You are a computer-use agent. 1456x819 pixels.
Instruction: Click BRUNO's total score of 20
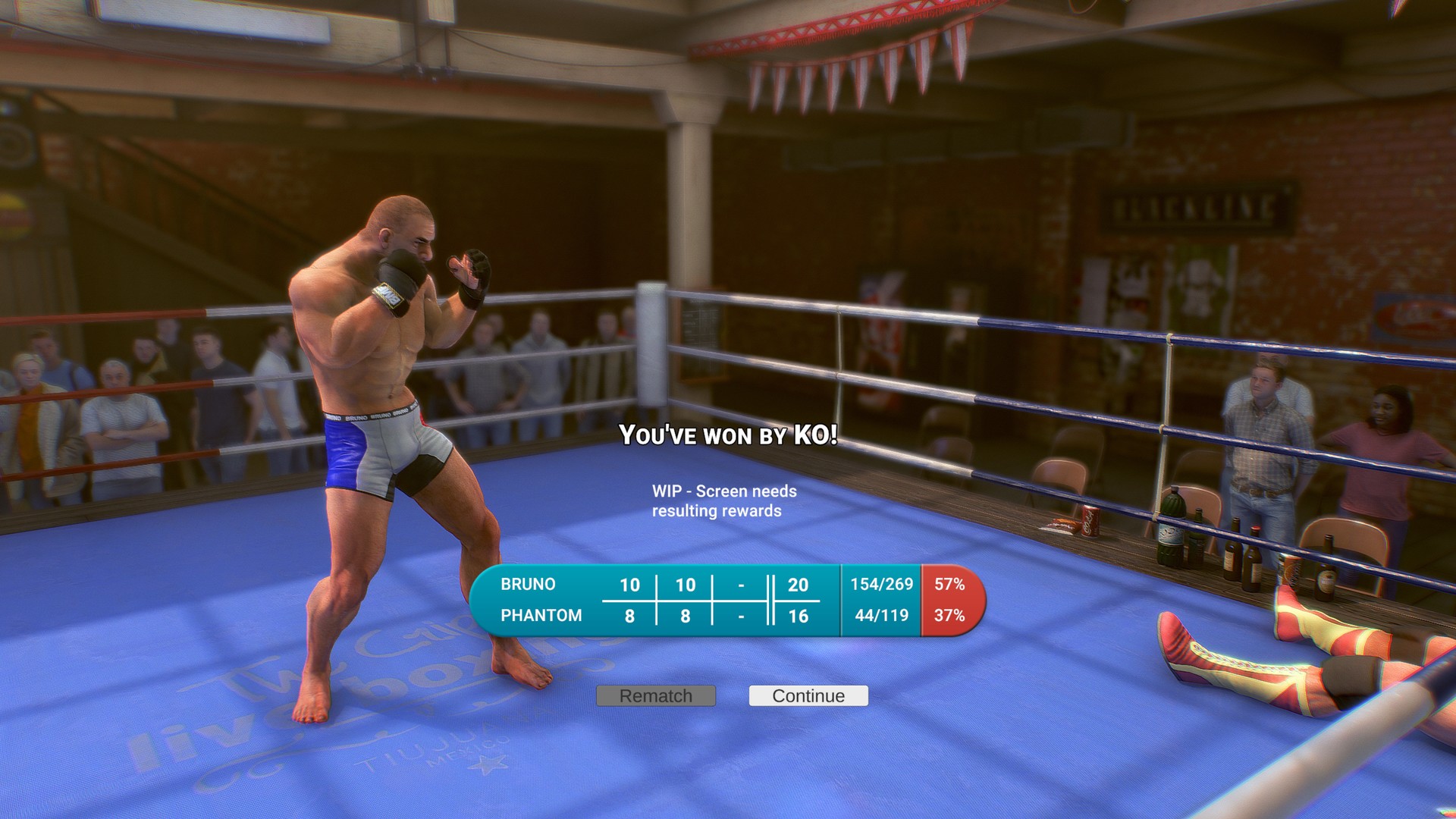point(799,585)
